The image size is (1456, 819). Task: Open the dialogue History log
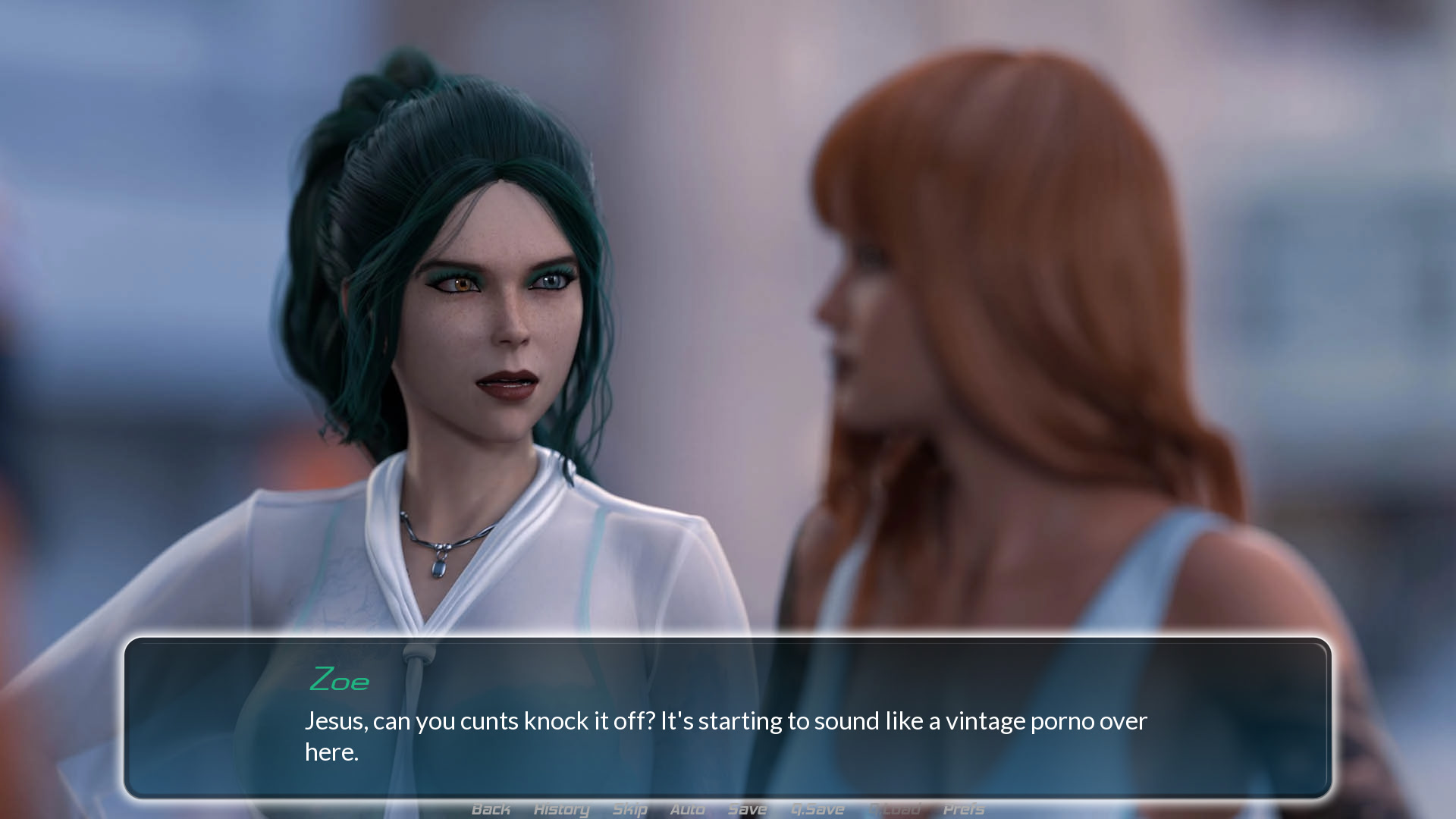[x=561, y=809]
